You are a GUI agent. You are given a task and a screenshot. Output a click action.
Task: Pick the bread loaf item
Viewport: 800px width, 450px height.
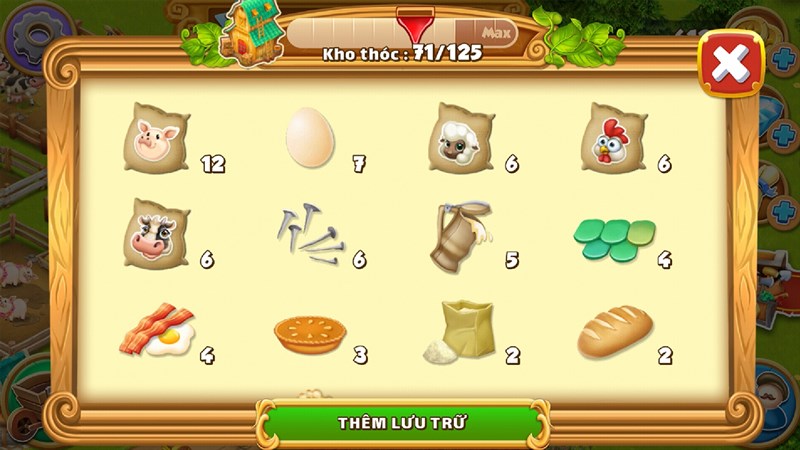(614, 333)
